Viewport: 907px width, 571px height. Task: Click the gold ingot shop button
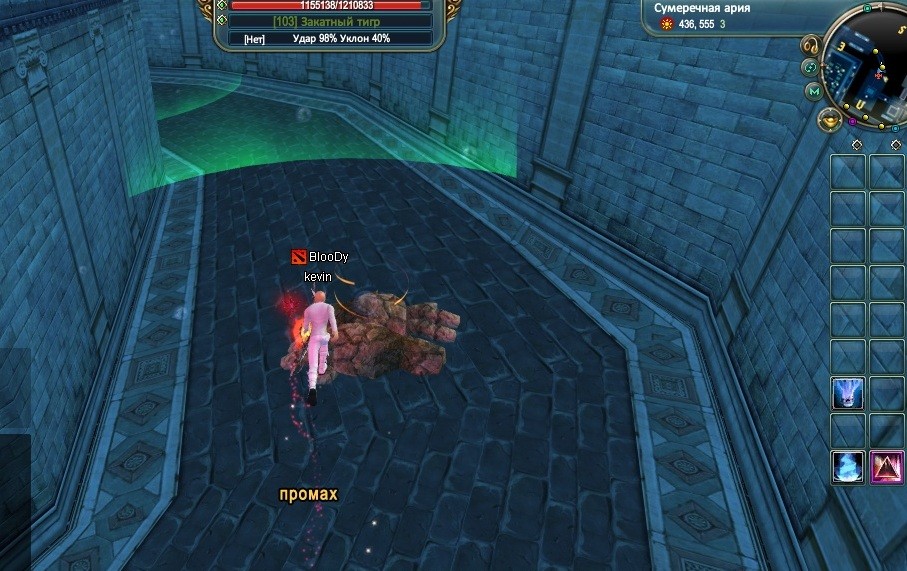[828, 122]
